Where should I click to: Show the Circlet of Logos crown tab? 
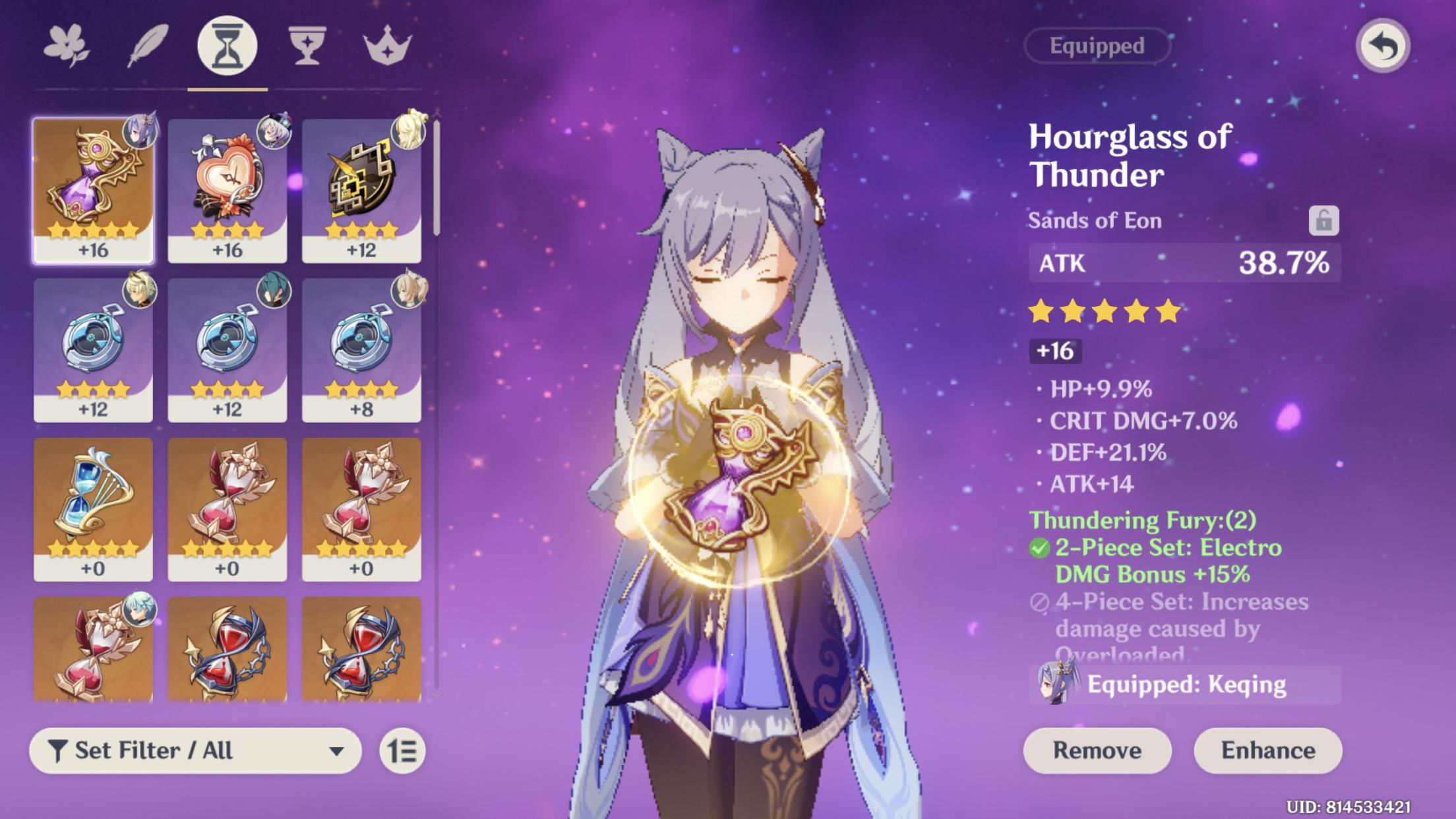click(x=388, y=46)
